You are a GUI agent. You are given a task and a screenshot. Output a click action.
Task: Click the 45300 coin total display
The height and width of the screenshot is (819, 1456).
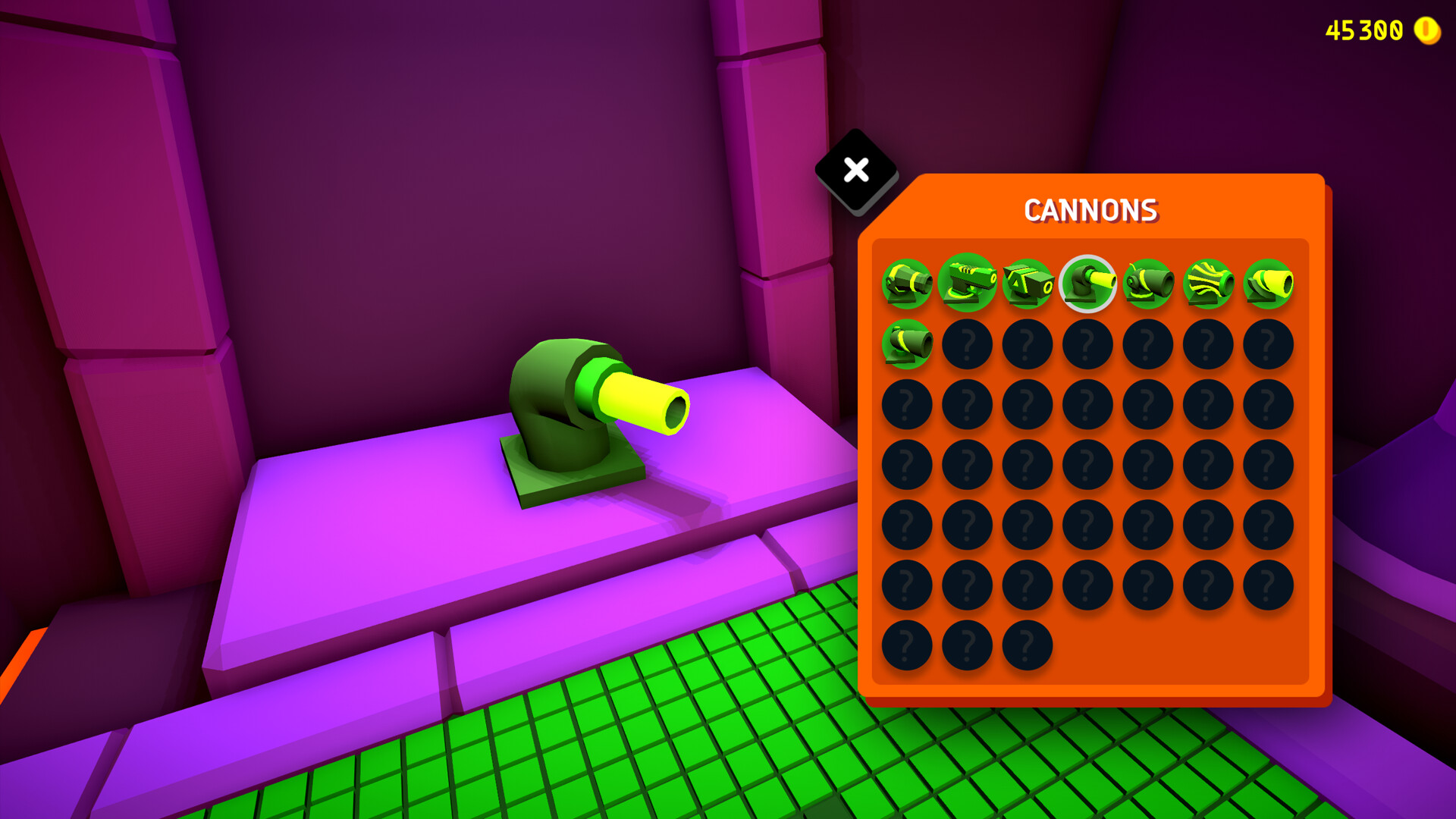pyautogui.click(x=1365, y=30)
